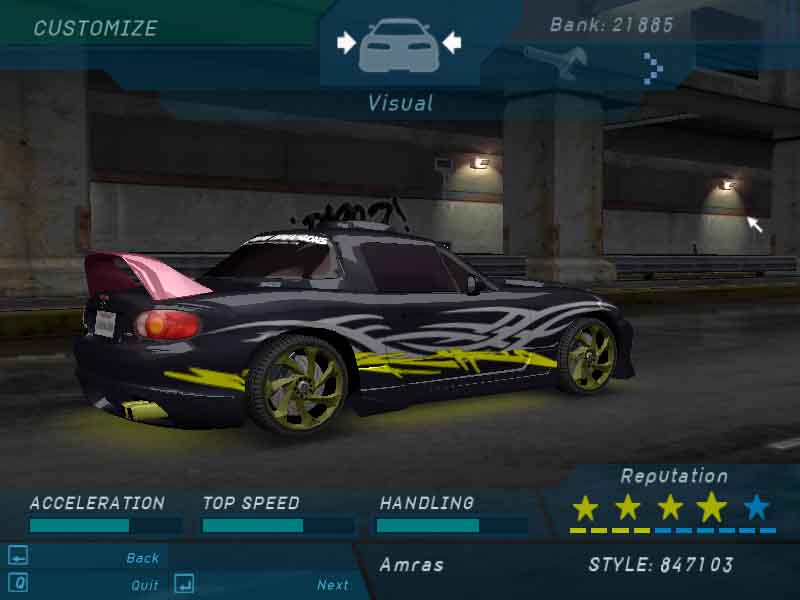Open the wrench performance category
Viewport: 800px width, 600px height.
coord(555,62)
